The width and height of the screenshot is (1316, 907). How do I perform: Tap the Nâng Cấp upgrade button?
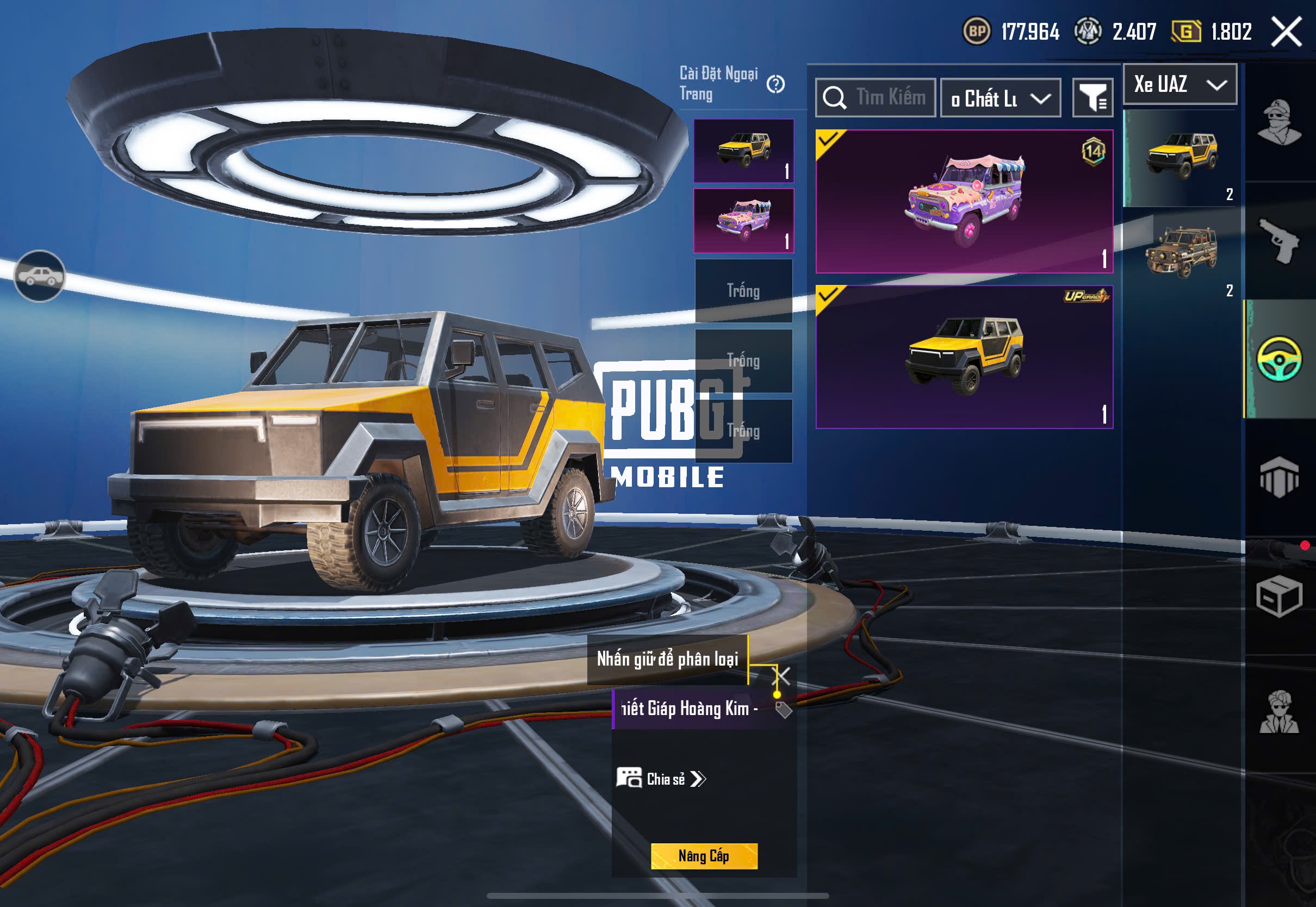click(x=704, y=856)
